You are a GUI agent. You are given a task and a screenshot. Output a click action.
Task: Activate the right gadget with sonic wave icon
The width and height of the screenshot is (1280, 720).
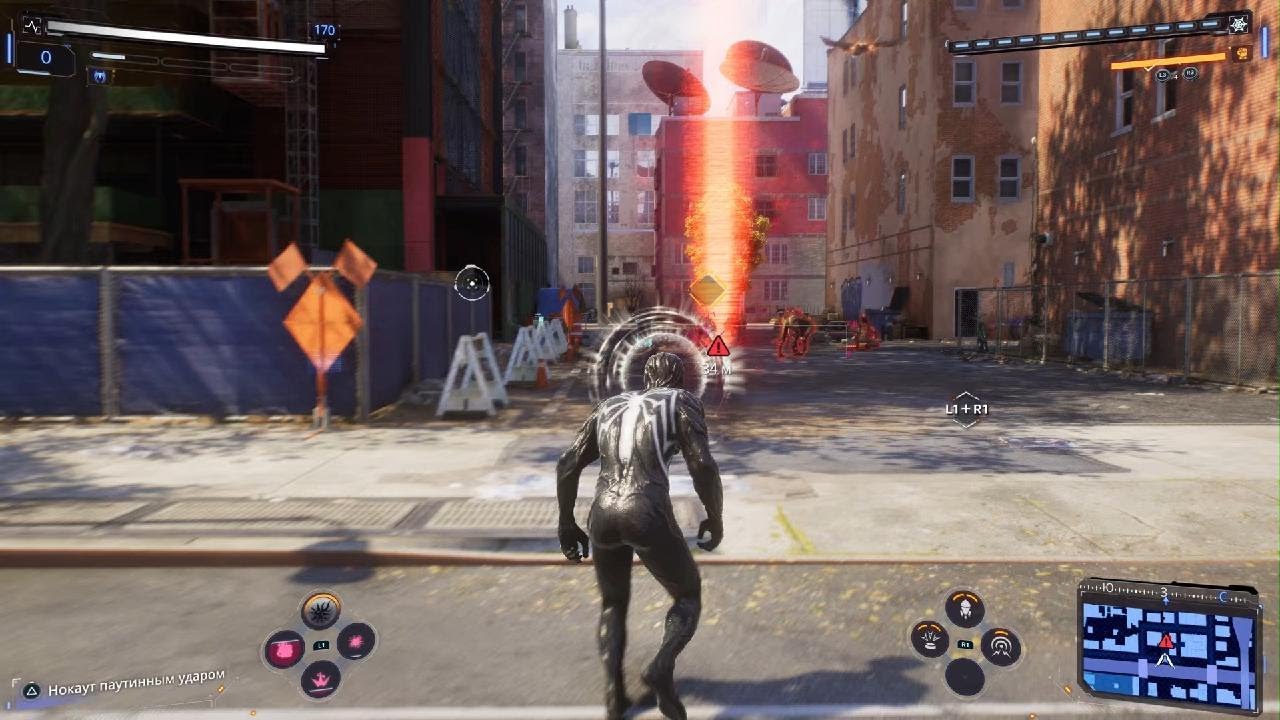[x=1000, y=647]
